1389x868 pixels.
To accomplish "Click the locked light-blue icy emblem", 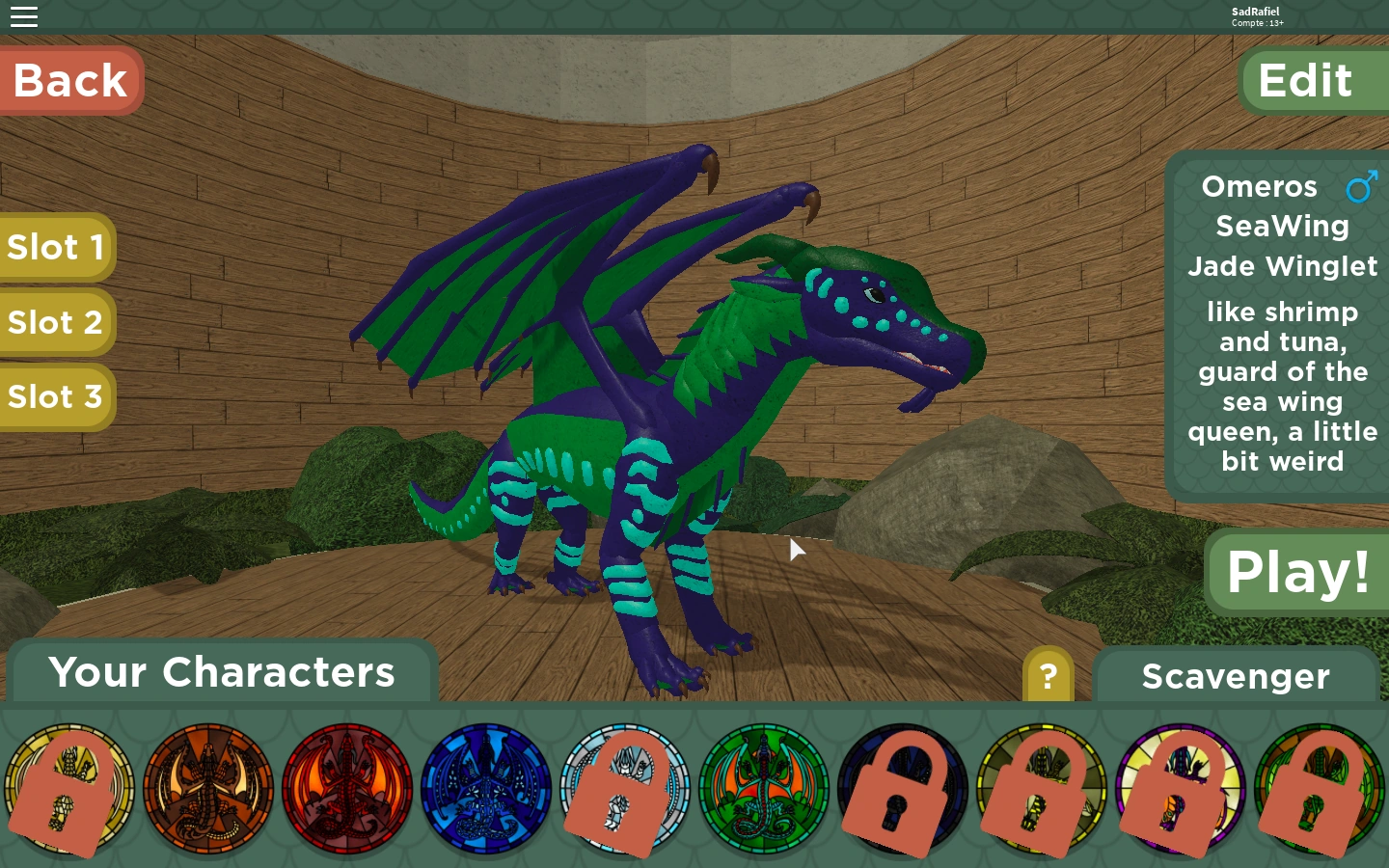I will (x=625, y=790).
